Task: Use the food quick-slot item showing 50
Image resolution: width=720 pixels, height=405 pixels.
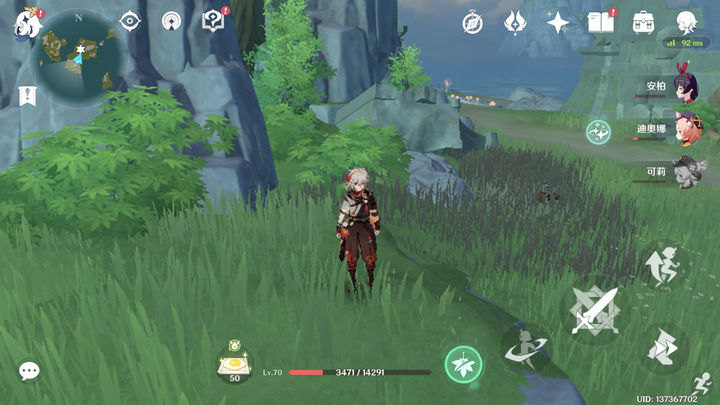Action: [236, 363]
